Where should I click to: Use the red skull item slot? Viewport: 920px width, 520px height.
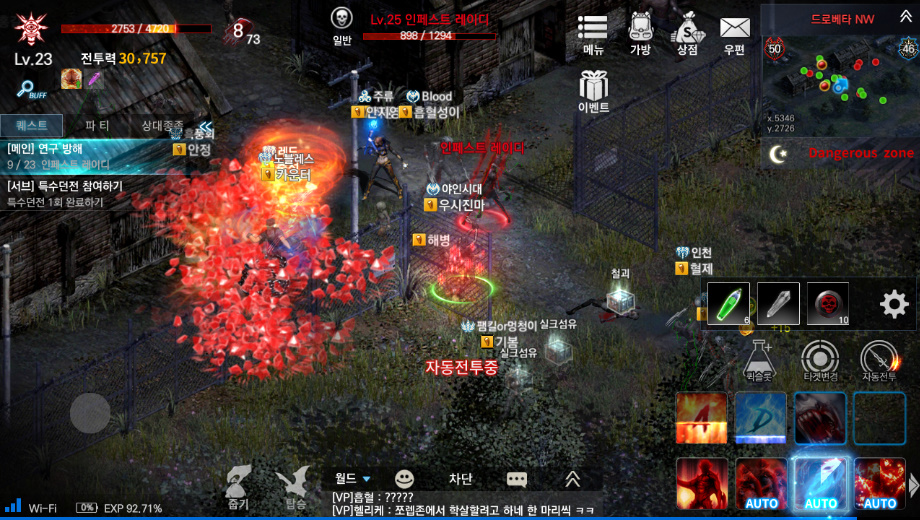tap(827, 303)
